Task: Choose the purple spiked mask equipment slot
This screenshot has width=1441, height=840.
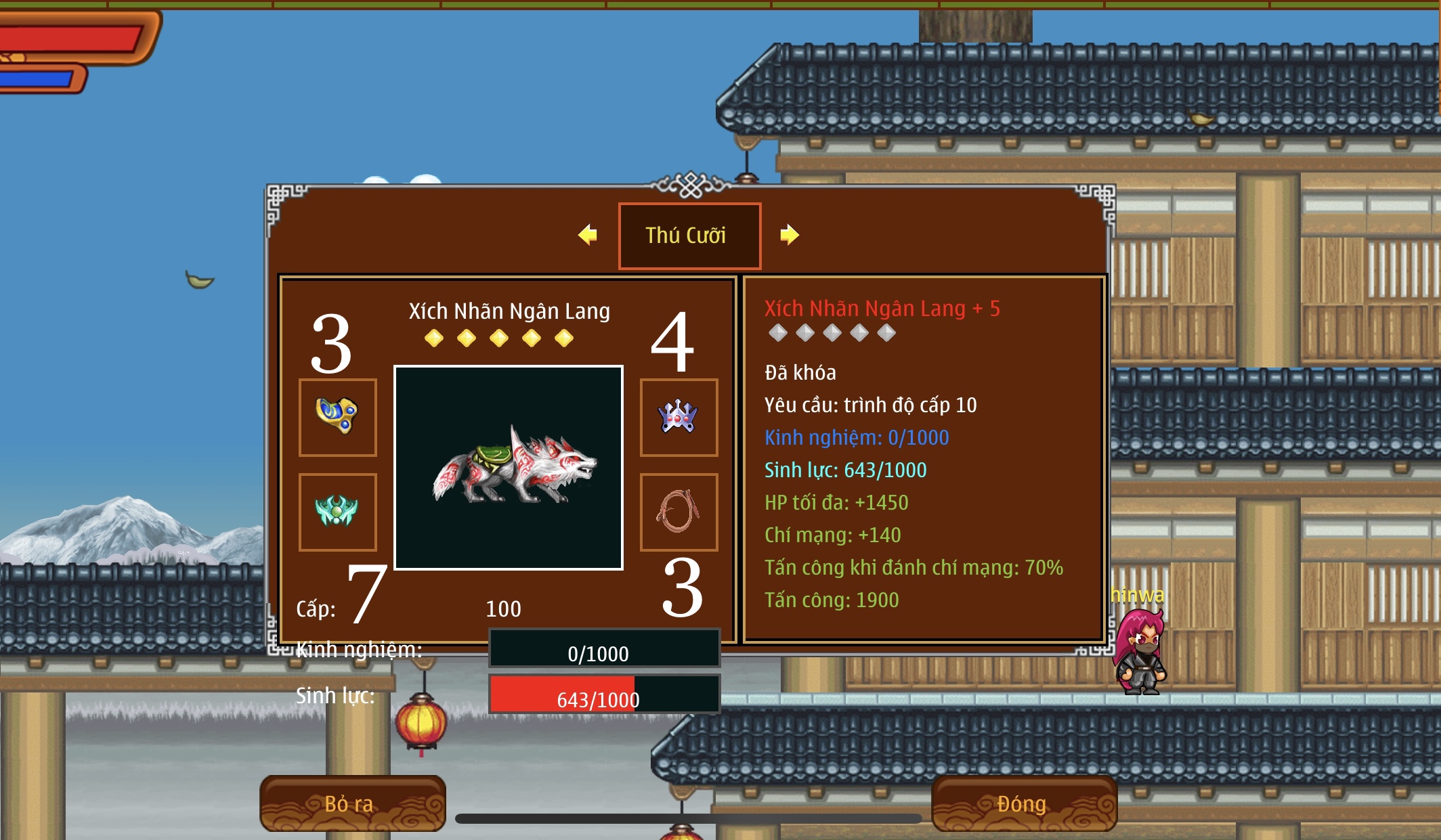Action: coord(679,417)
